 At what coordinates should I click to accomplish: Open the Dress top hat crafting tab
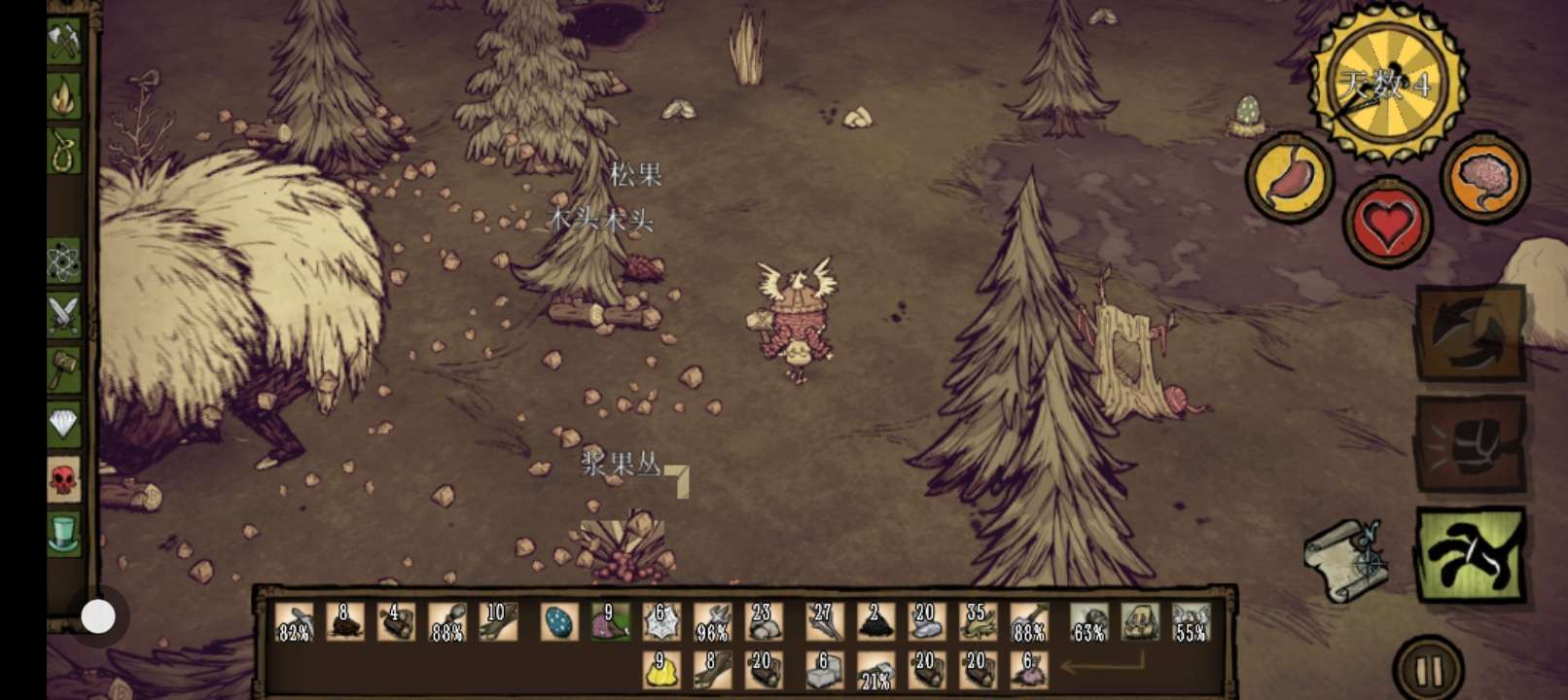pos(64,534)
